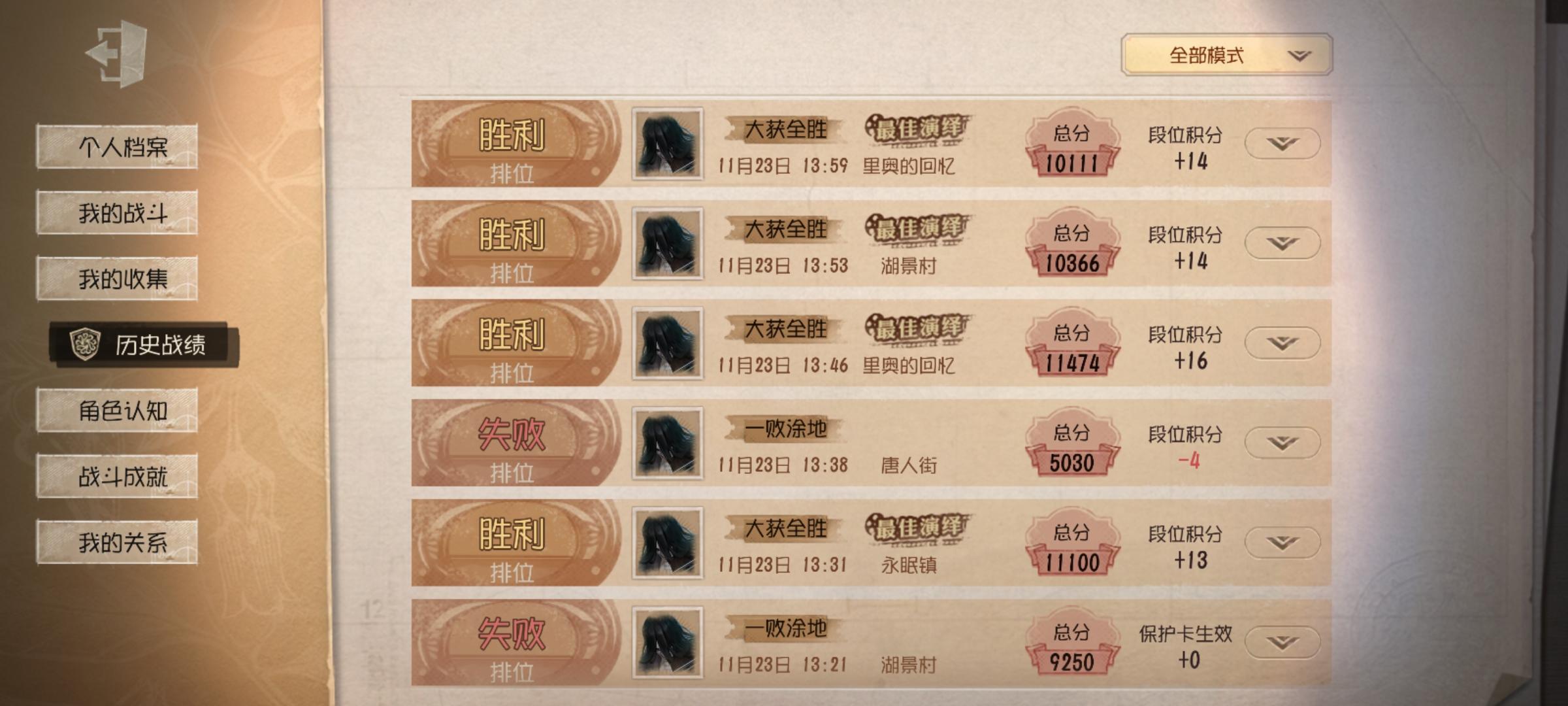The image size is (1568, 706).
Task: Click the 最佳演绎 badge on the 13:59 record
Action: 917,129
